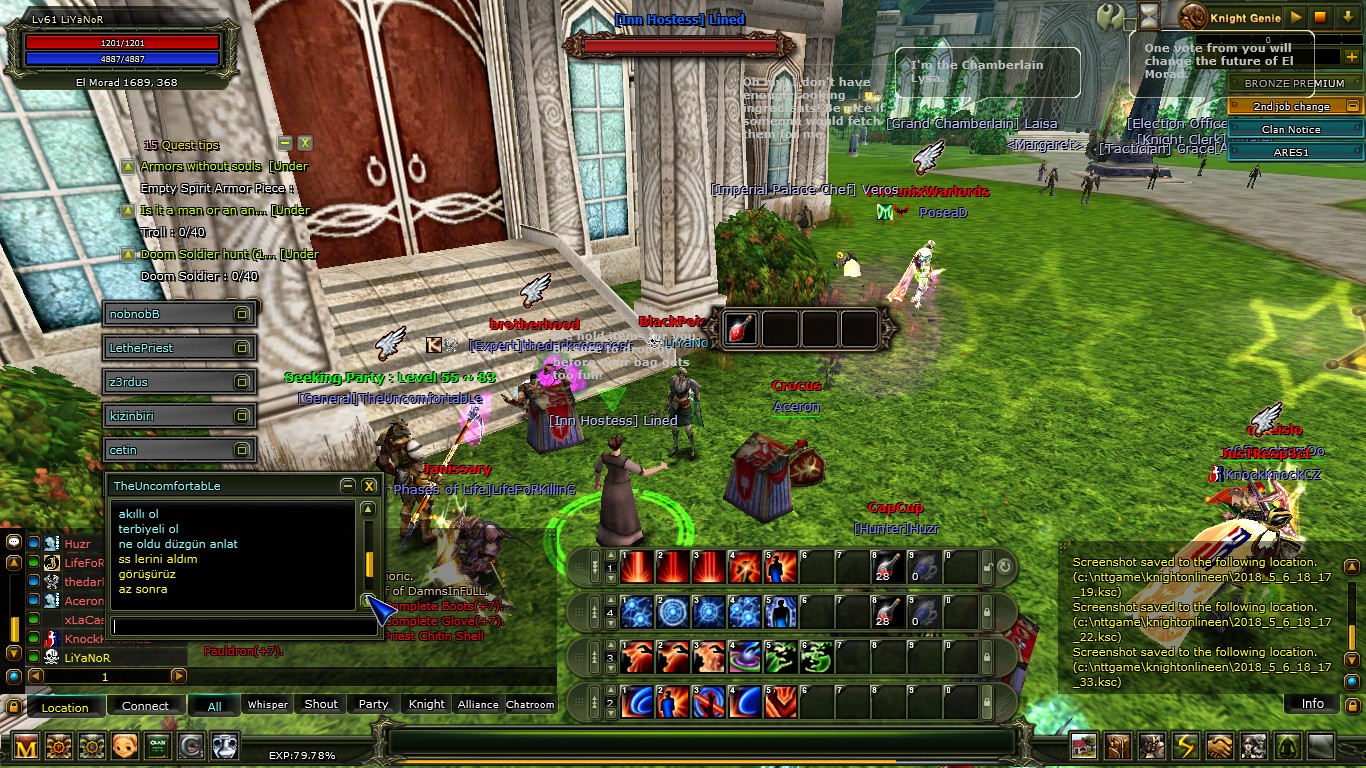Close the TheUncomfortabLe whisper window
This screenshot has height=768, width=1366.
(x=369, y=486)
